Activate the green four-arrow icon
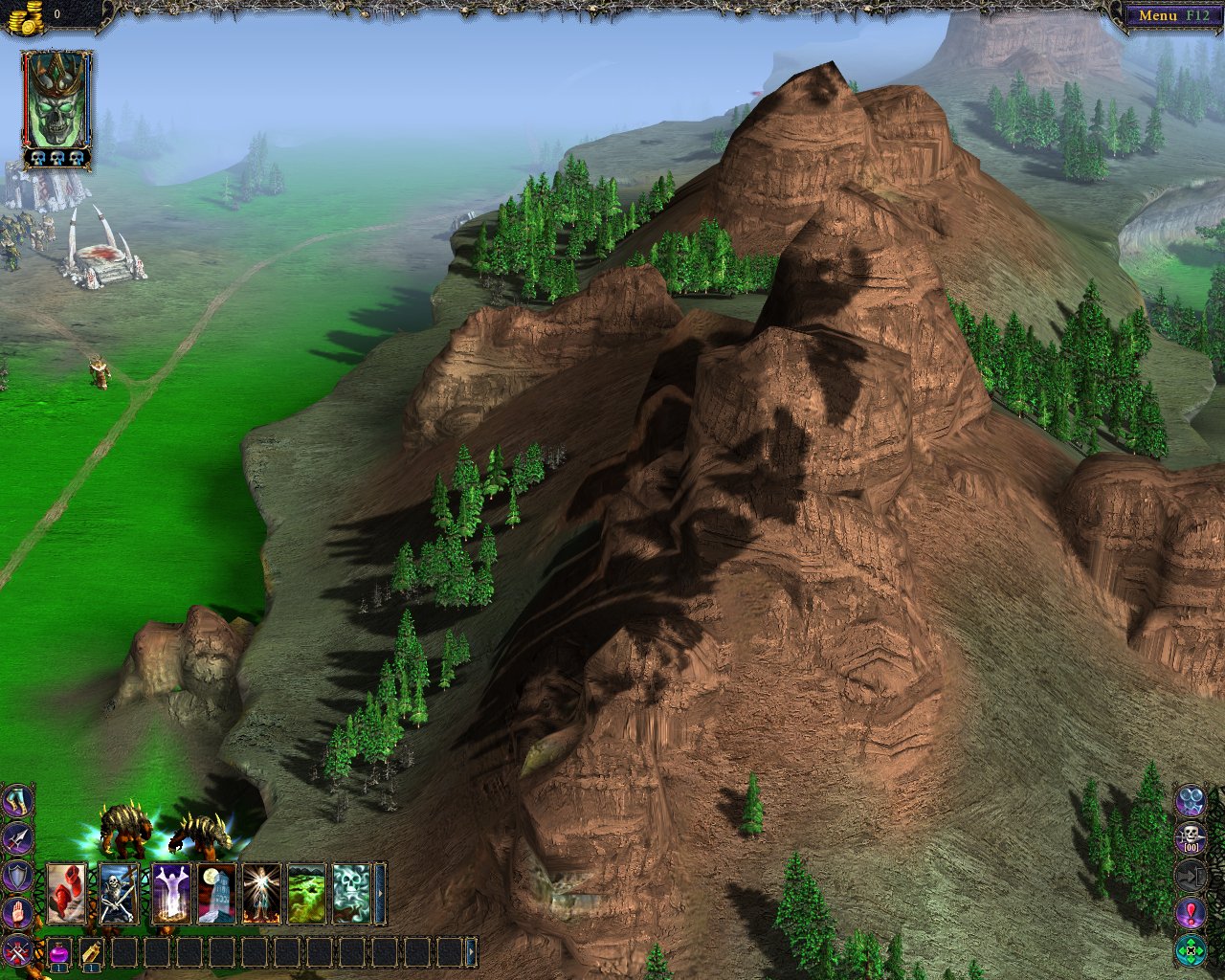Image resolution: width=1225 pixels, height=980 pixels. [x=1191, y=950]
